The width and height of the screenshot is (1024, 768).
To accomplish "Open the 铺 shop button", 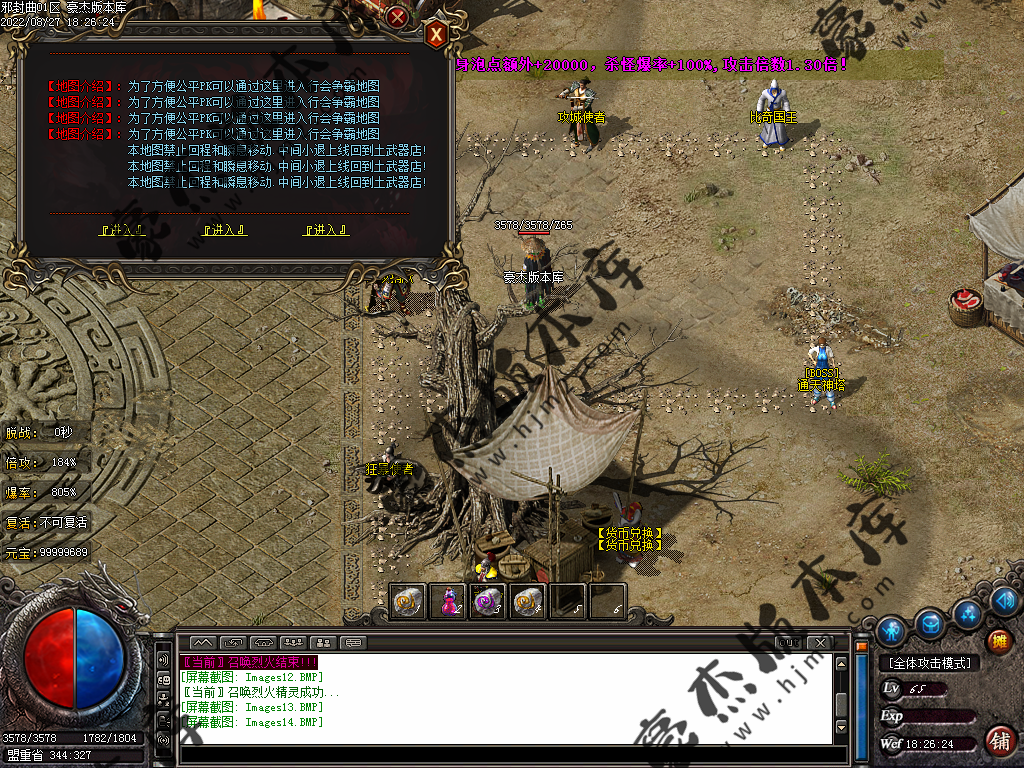I will click(x=998, y=741).
